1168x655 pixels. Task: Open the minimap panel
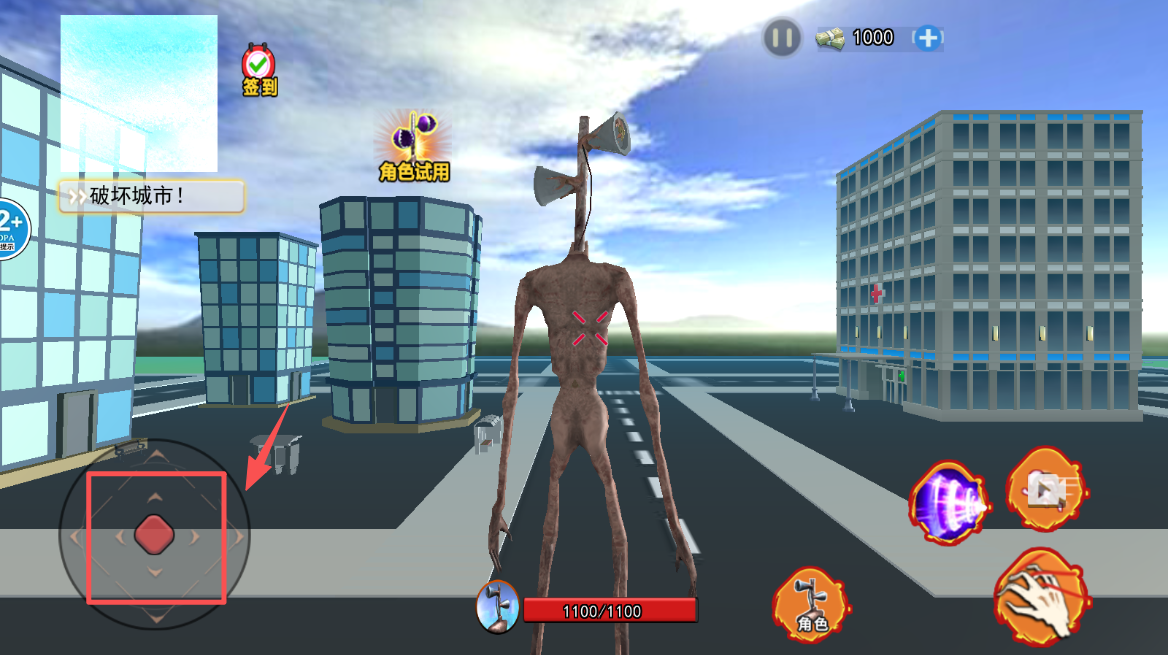pos(138,93)
